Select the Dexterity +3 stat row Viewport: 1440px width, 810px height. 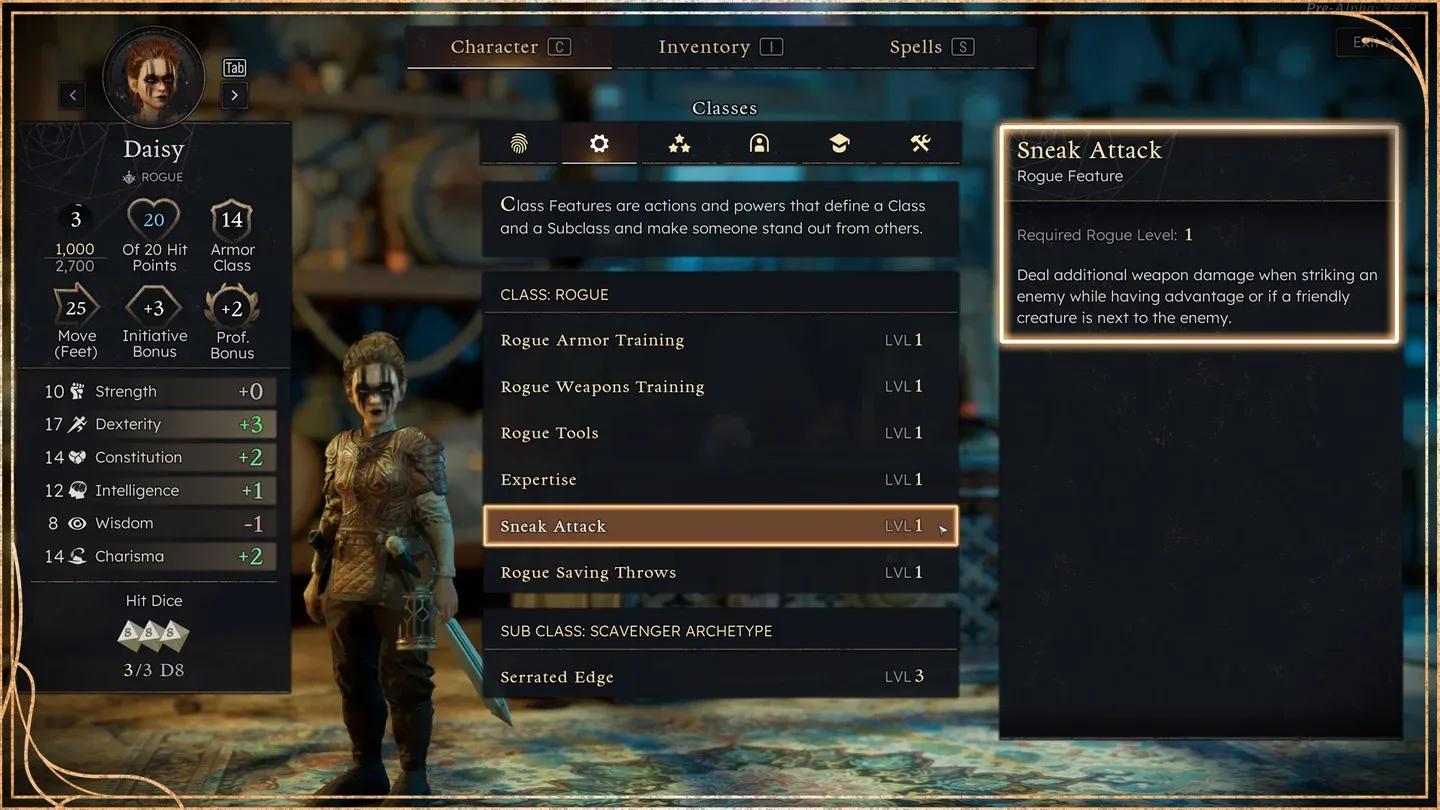coord(154,423)
